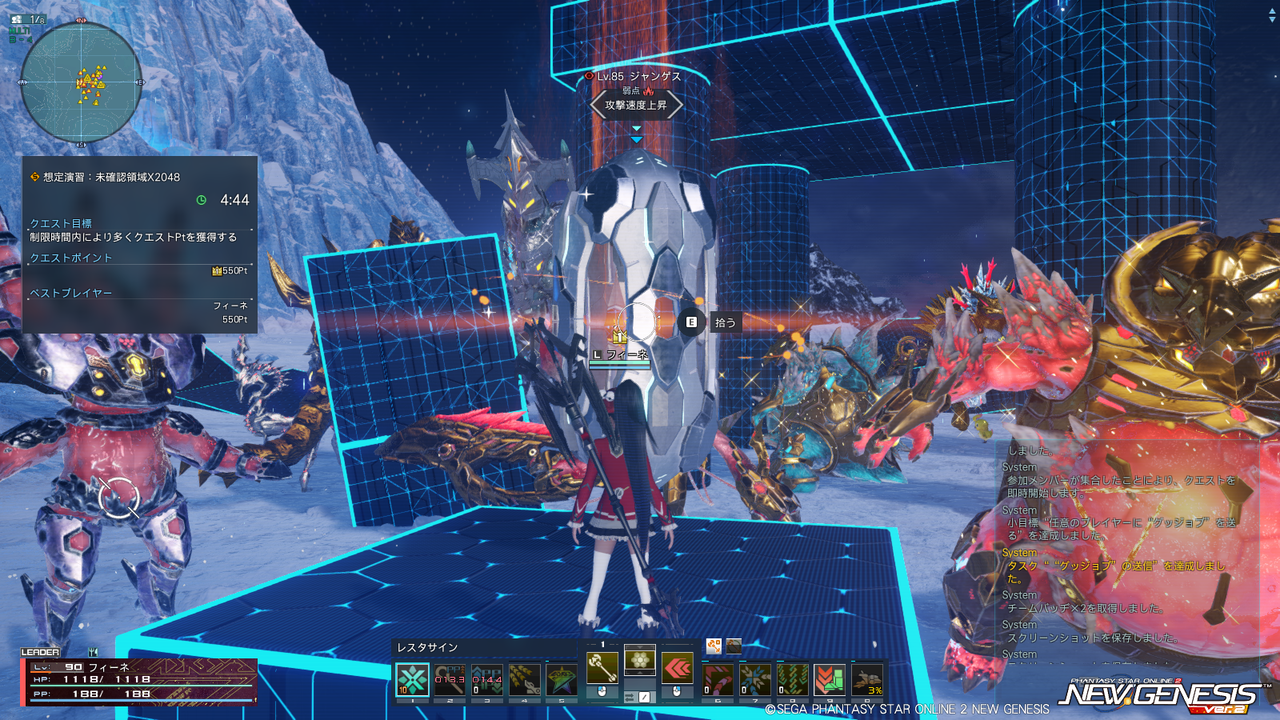Select the purple arrow skill in slot 6
This screenshot has width=1280, height=720.
[x=718, y=680]
